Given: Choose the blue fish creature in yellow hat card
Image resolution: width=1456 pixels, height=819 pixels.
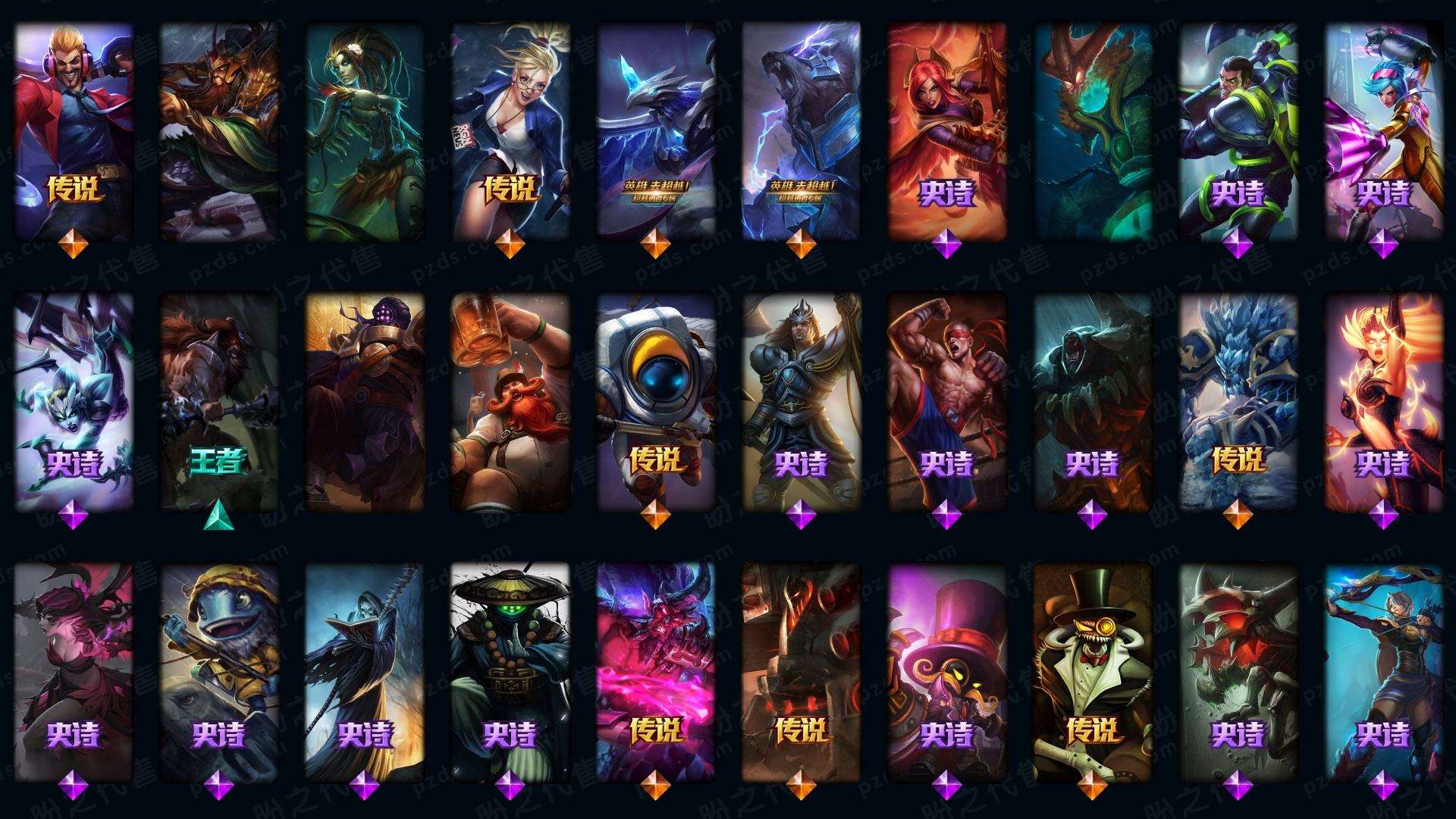Looking at the screenshot, I should pos(218,671).
